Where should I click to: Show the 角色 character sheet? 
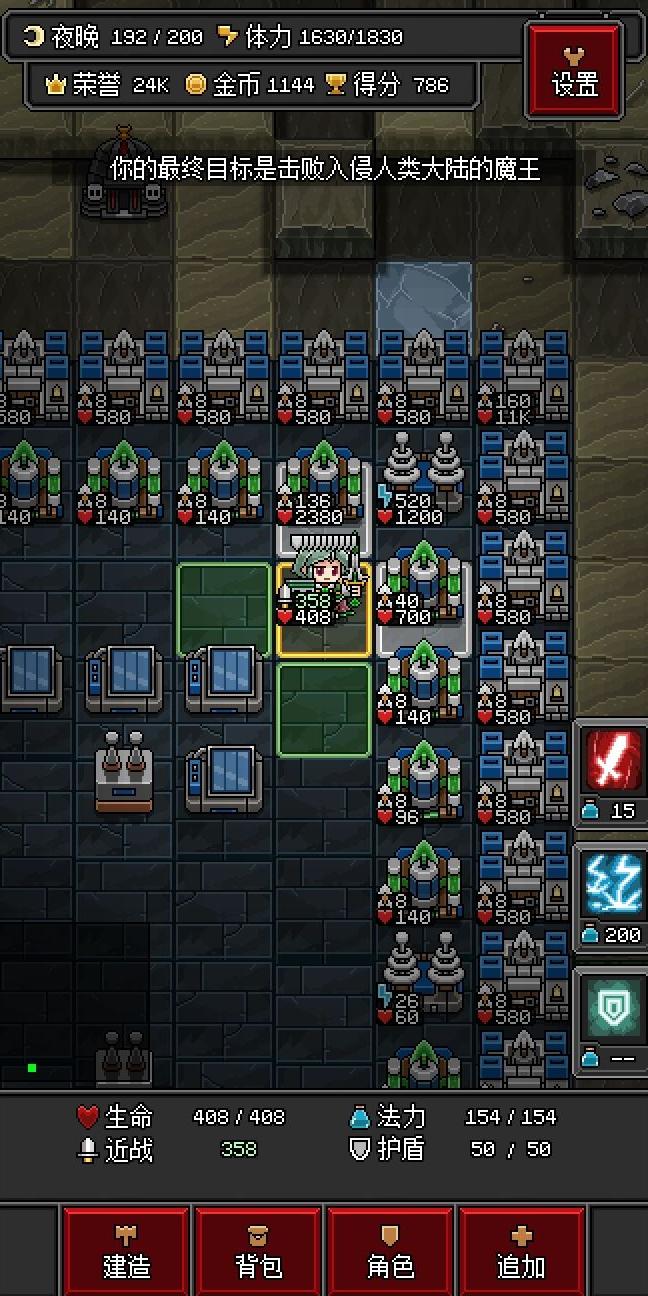point(391,1252)
